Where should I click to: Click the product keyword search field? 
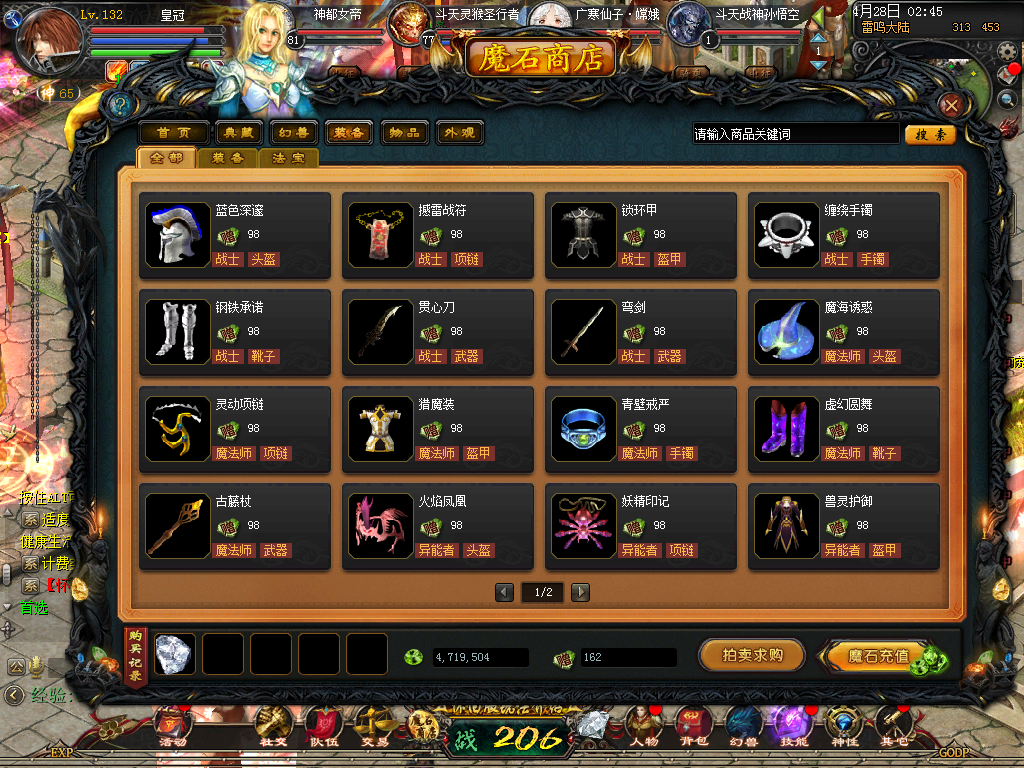pos(796,134)
